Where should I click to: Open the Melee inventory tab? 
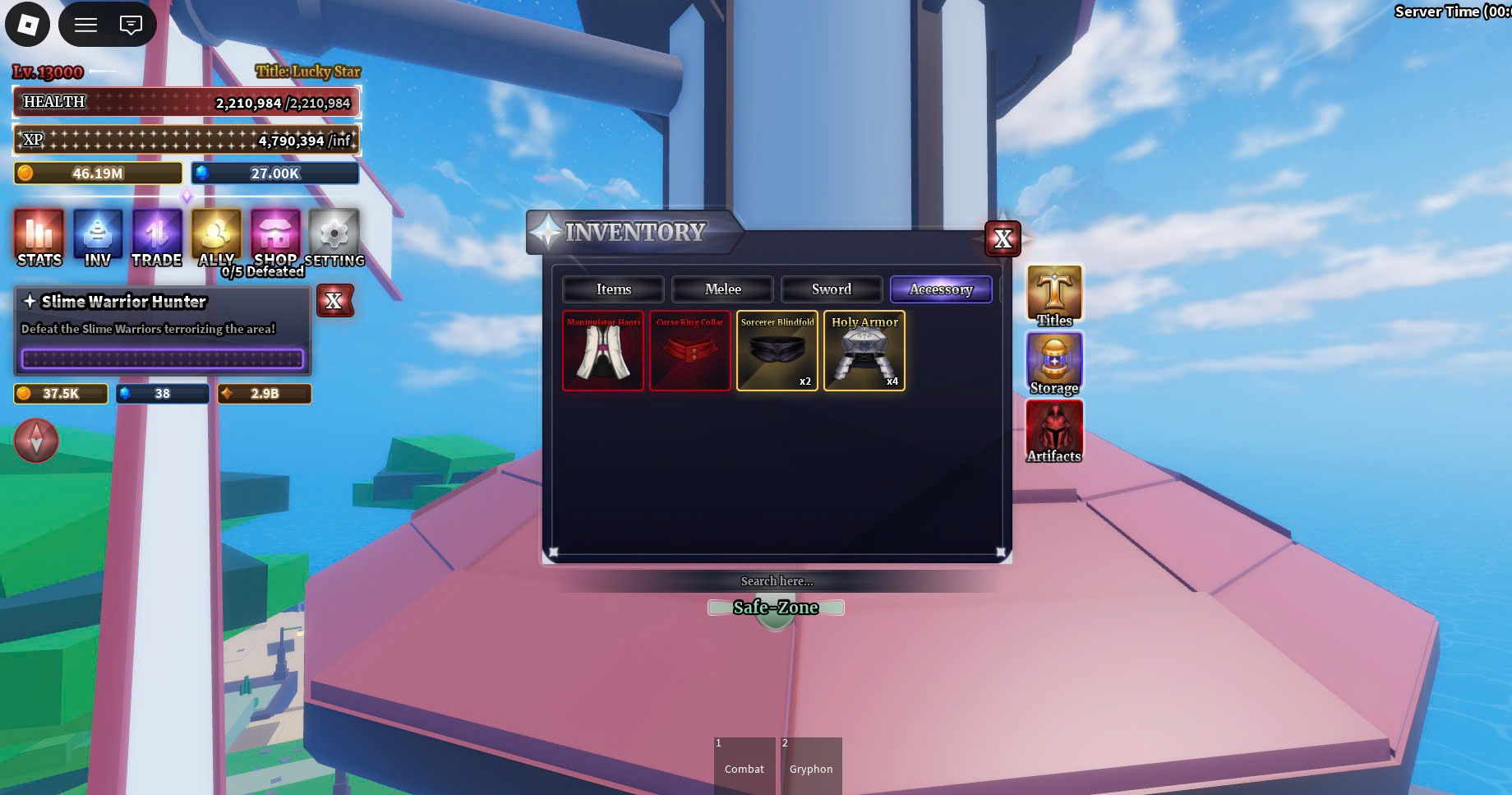(x=722, y=289)
